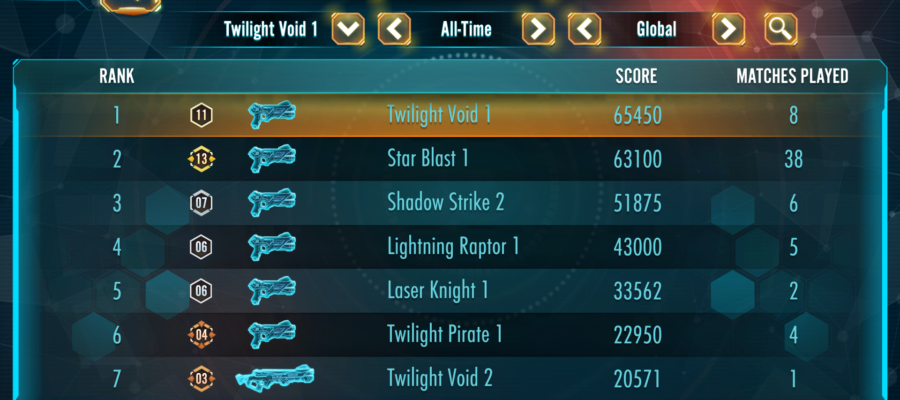This screenshot has height=400, width=900.
Task: Open the leaderboard search magnifier
Action: coord(780,29)
